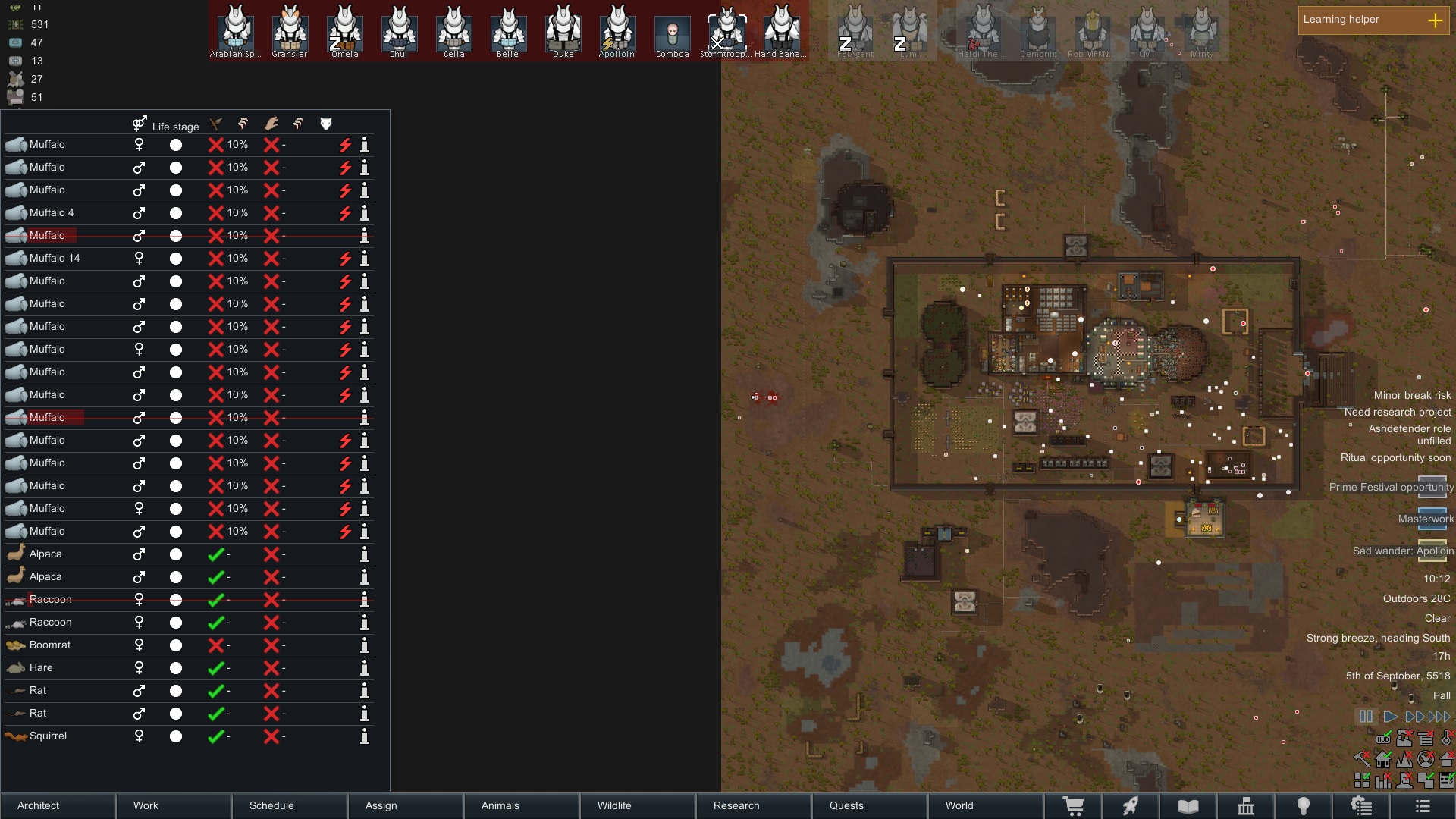Screen dimensions: 1456x819
Task: Toggle hunt mark for the Boomrat
Action: (x=216, y=645)
